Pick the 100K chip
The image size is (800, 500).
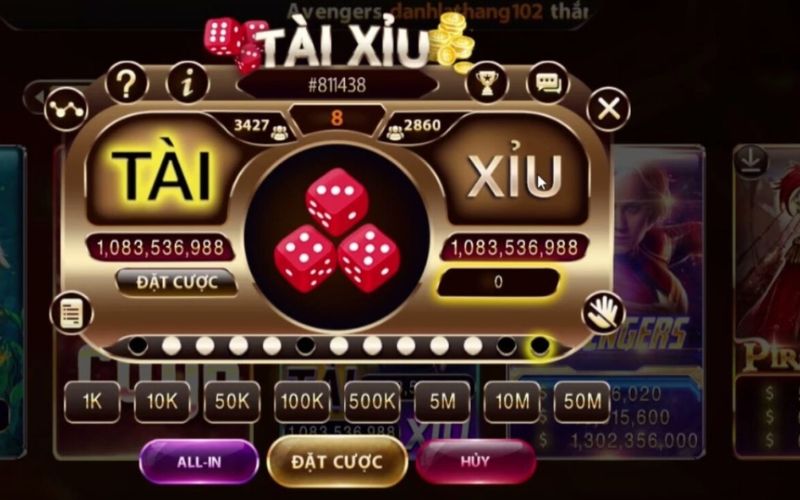tap(302, 402)
